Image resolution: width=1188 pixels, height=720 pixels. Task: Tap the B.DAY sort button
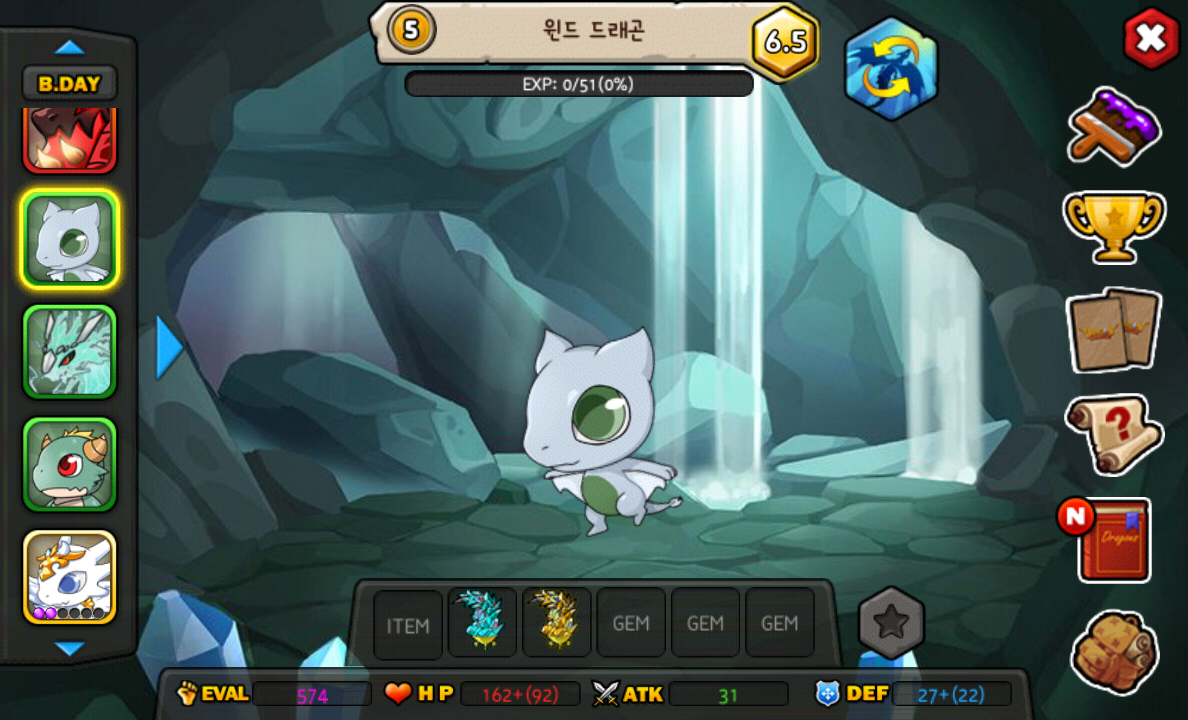(69, 84)
